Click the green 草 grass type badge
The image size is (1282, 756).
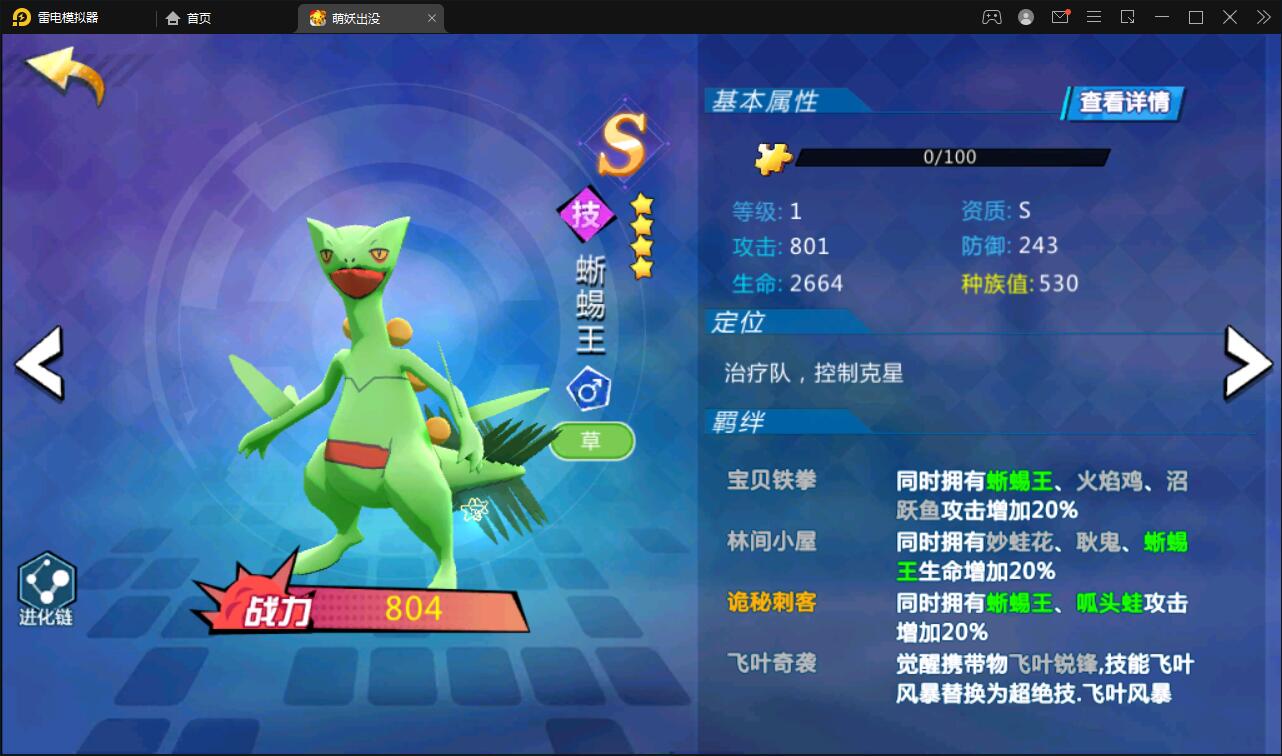coord(591,441)
